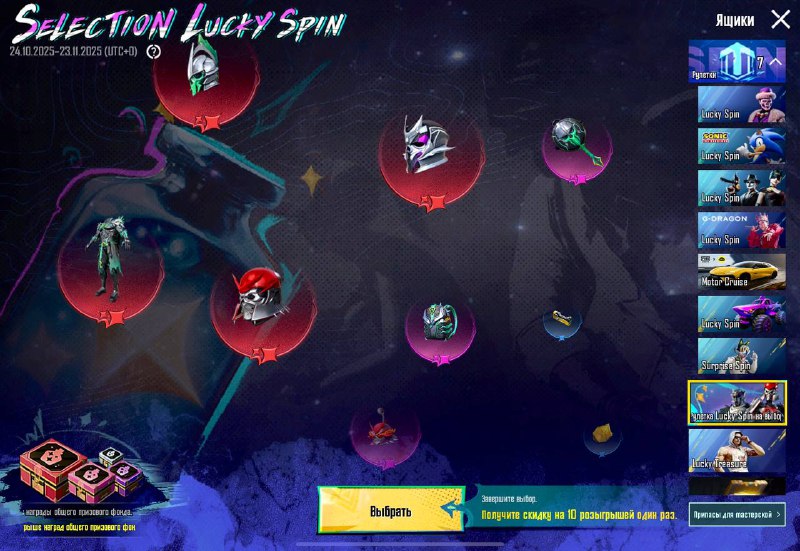Image resolution: width=800 pixels, height=551 pixels.
Task: Open the clown Lucky Spin crate
Action: [741, 104]
